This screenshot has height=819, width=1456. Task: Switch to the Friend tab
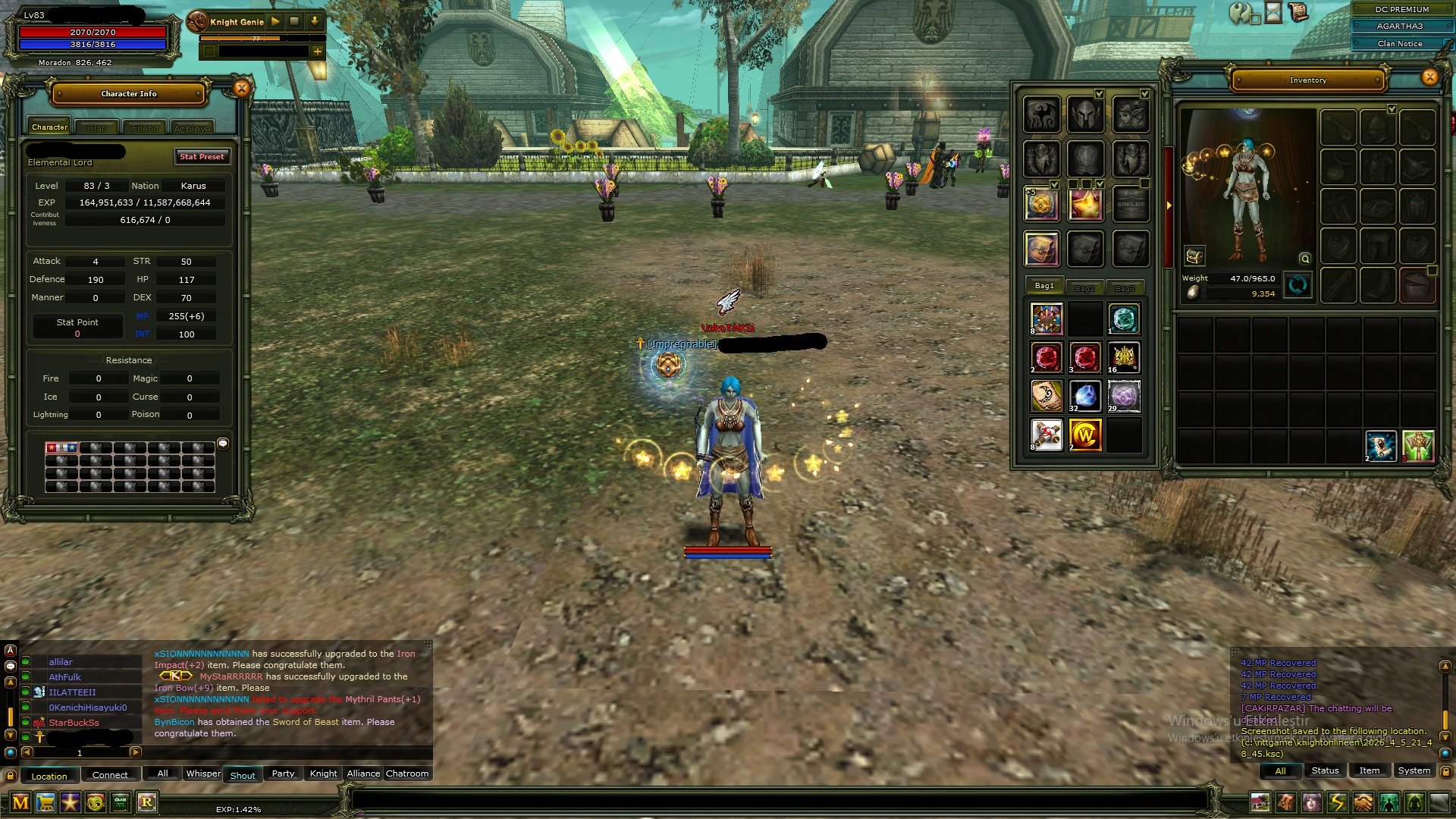145,128
